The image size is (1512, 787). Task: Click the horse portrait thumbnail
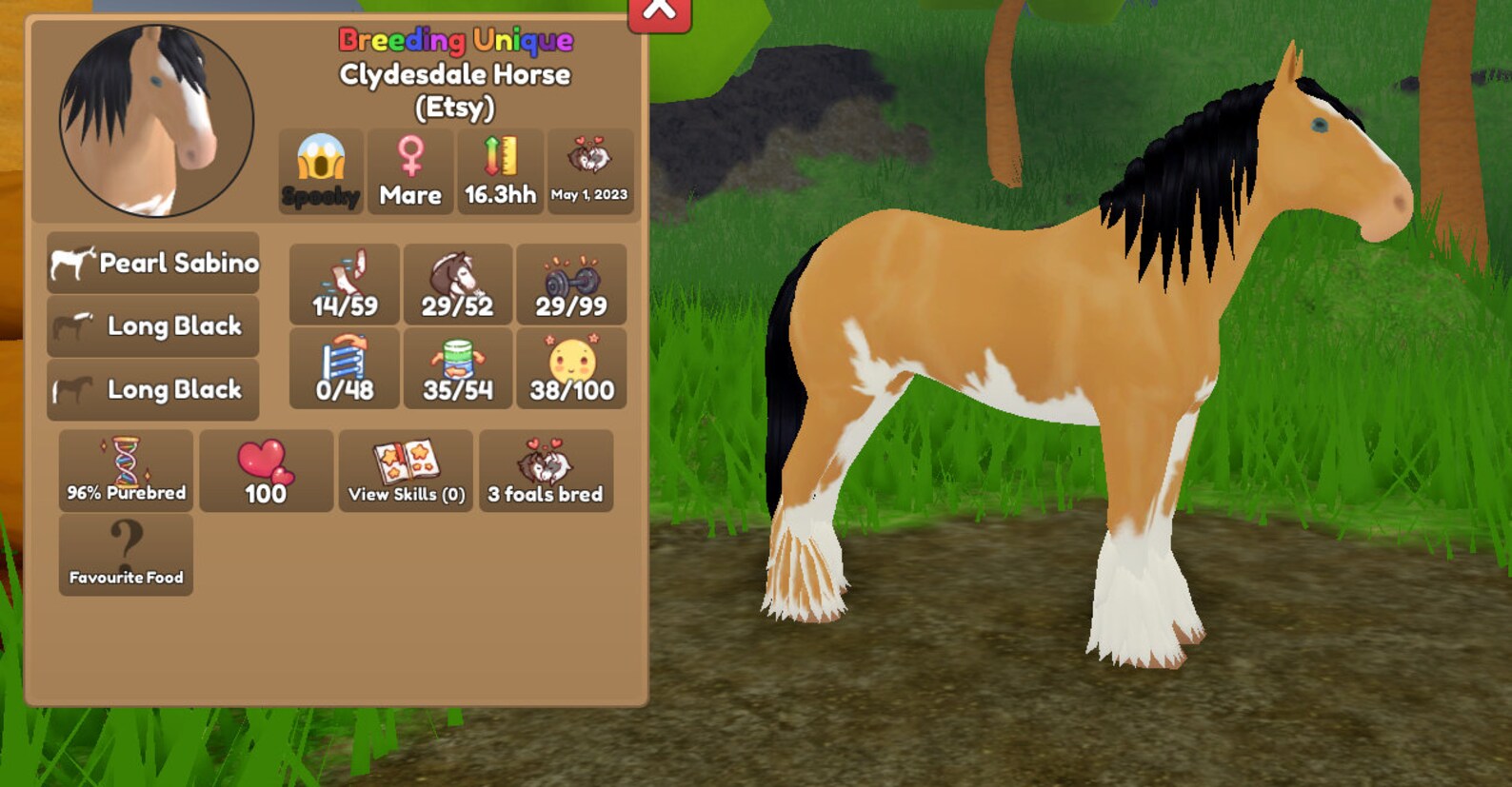[150, 121]
